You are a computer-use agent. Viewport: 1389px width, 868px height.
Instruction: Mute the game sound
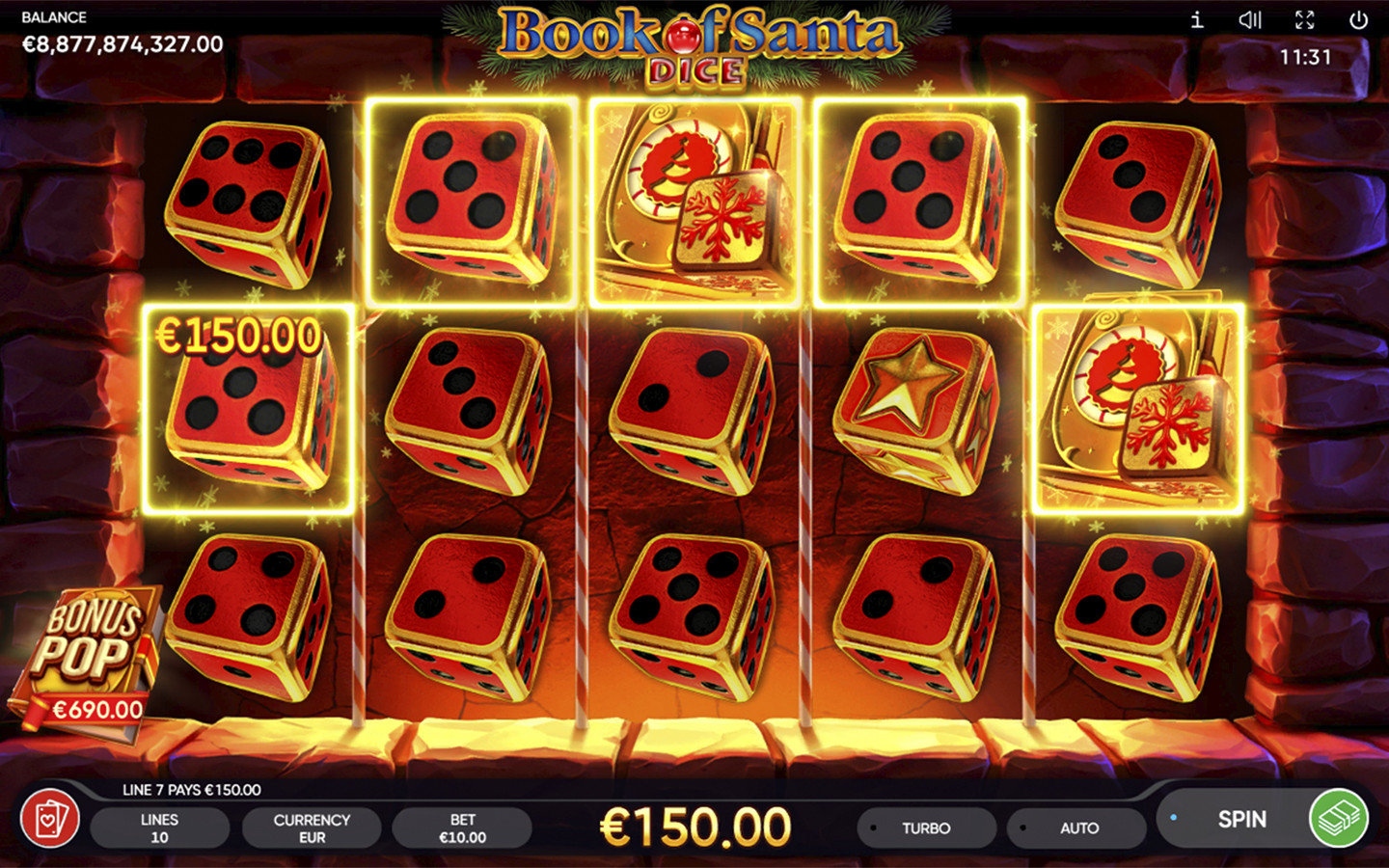click(1250, 20)
